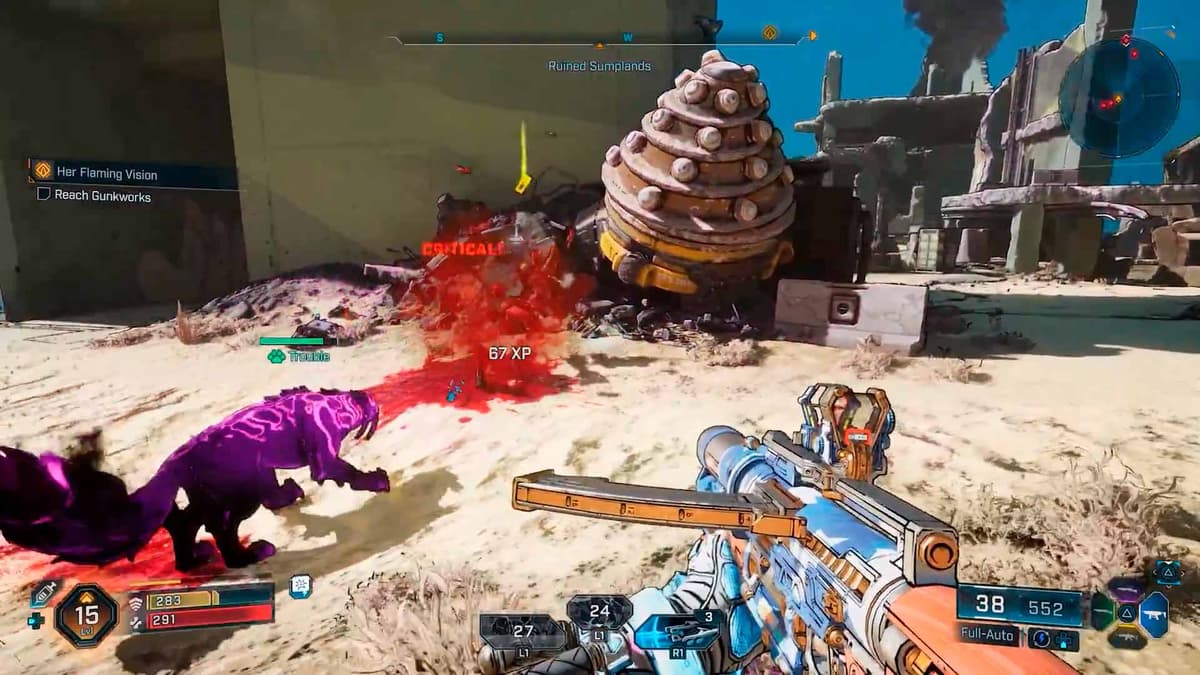
Task: Click the status effect icon beside the shield bar
Action: tap(300, 587)
